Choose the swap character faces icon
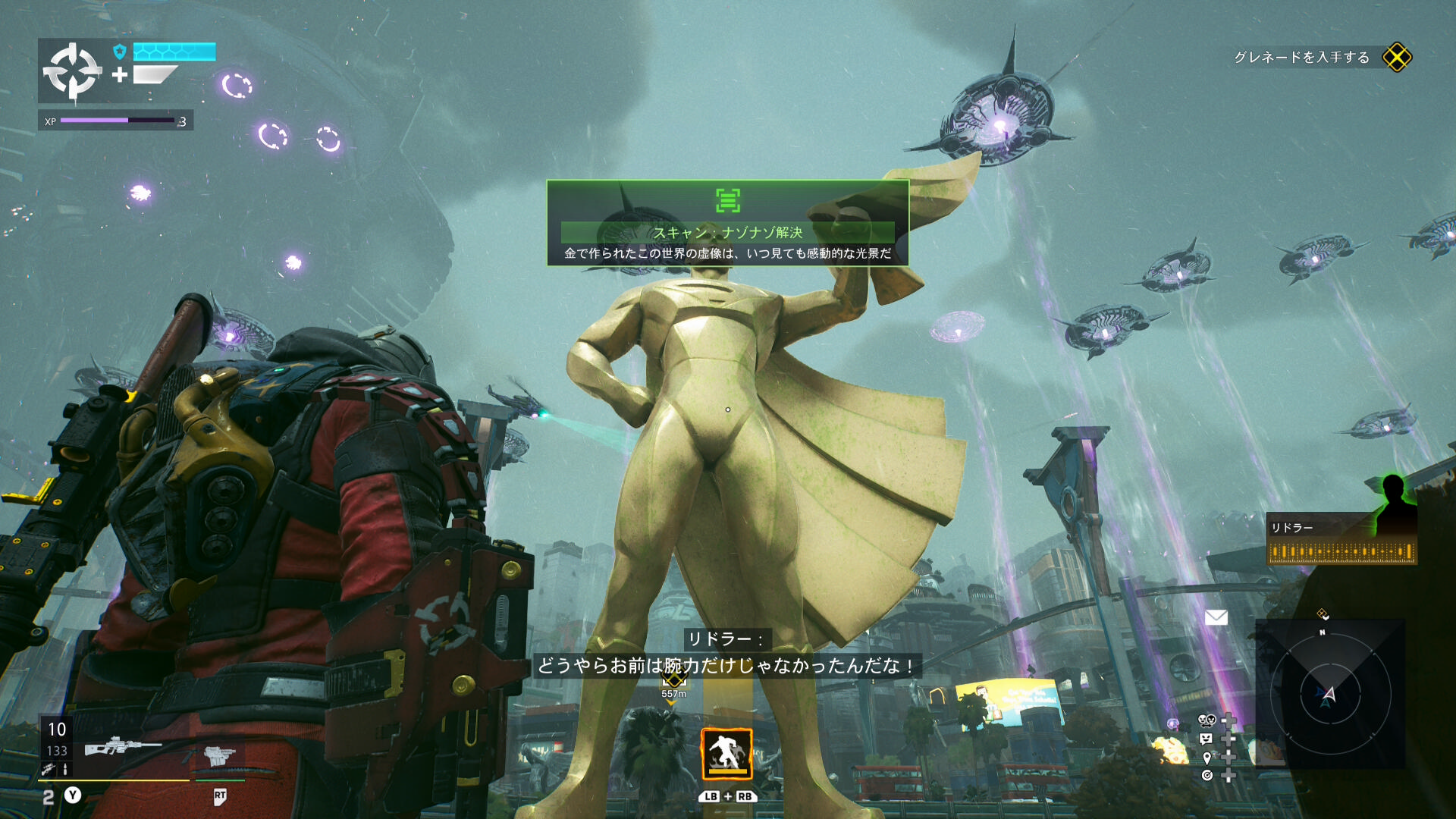1456x819 pixels. [x=1207, y=720]
